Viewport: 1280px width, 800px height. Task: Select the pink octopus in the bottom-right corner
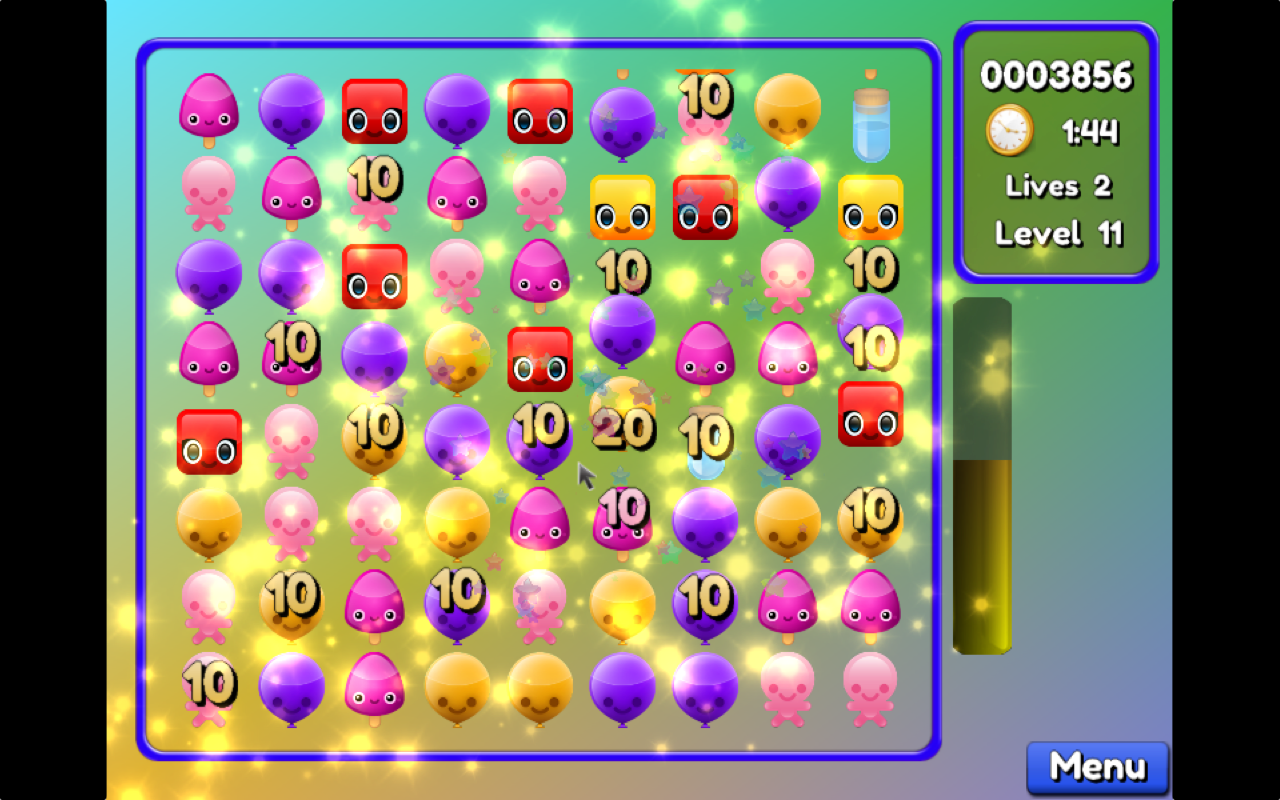pos(871,688)
